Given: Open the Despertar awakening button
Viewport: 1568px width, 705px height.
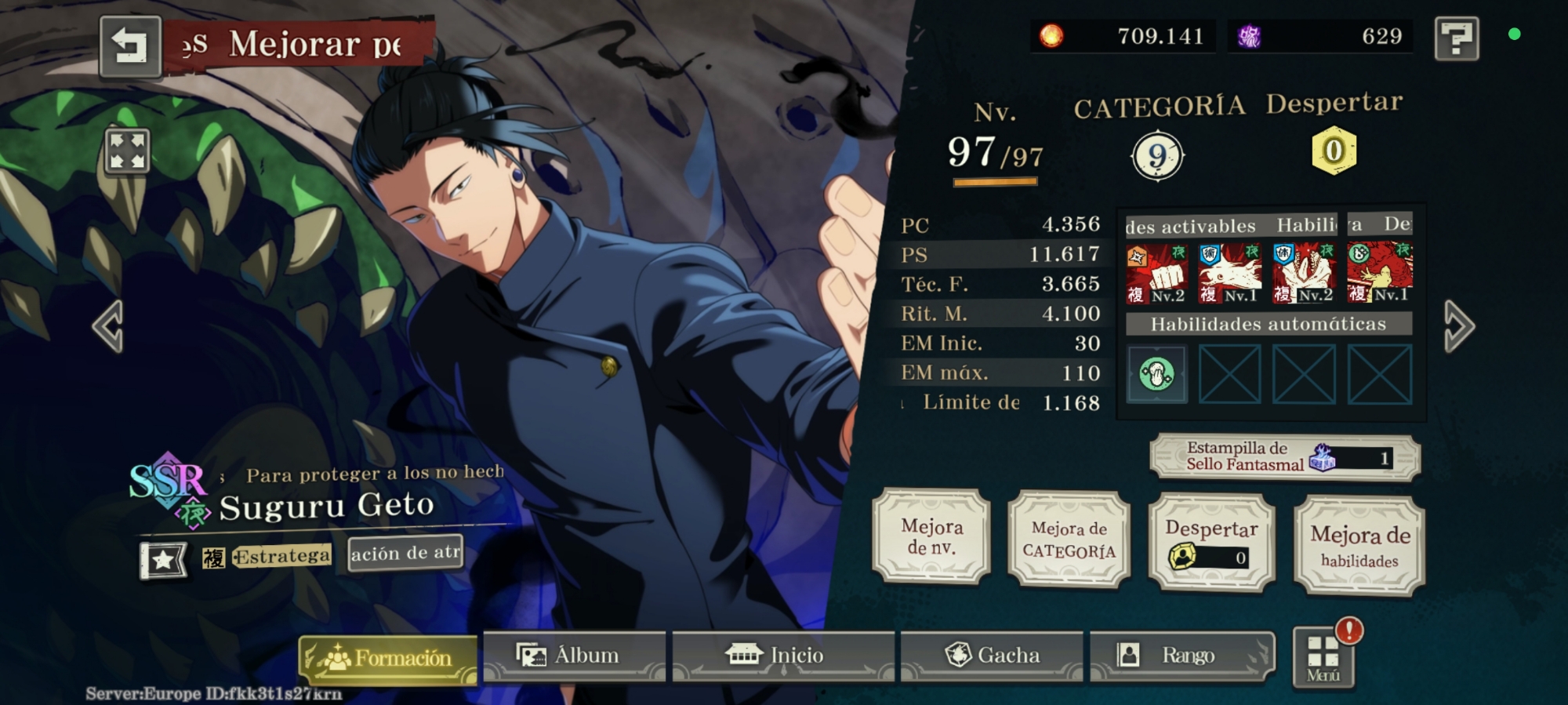Looking at the screenshot, I should coord(1211,542).
